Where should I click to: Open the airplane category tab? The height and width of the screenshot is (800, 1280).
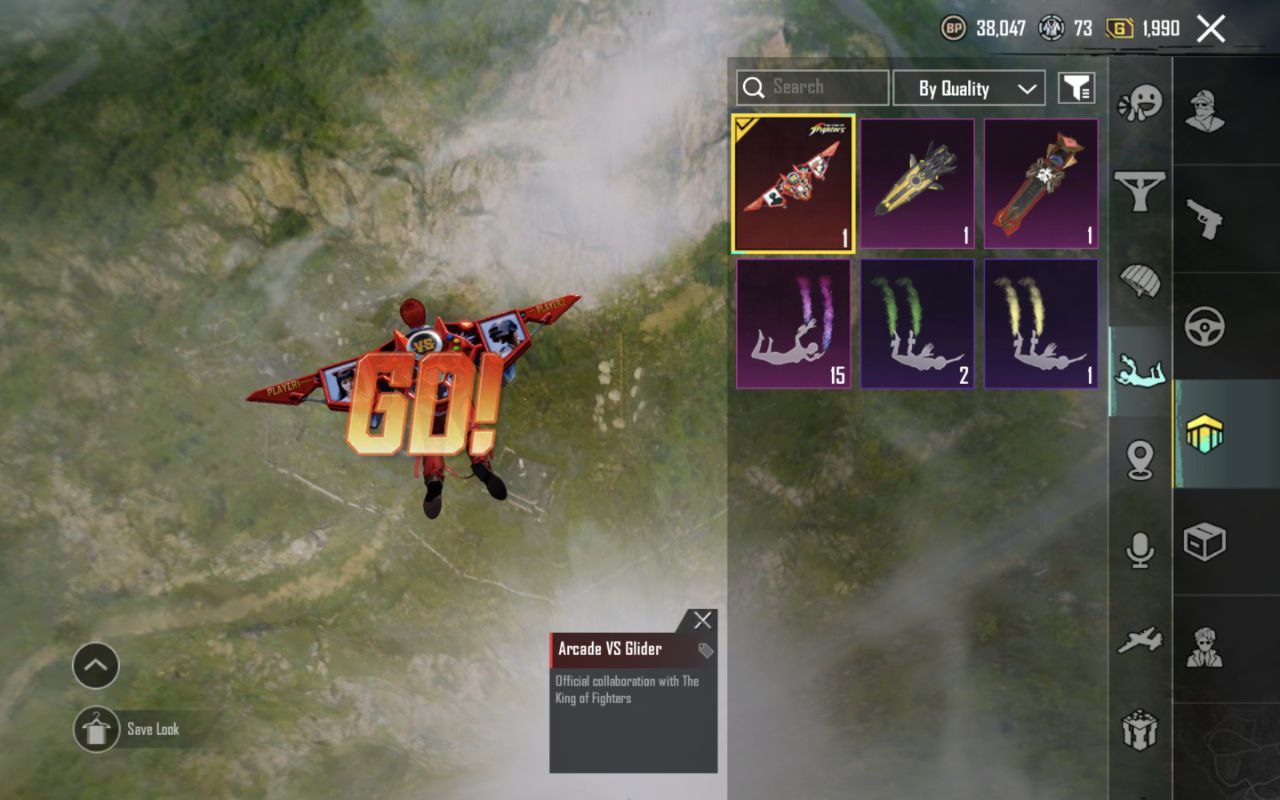1139,640
